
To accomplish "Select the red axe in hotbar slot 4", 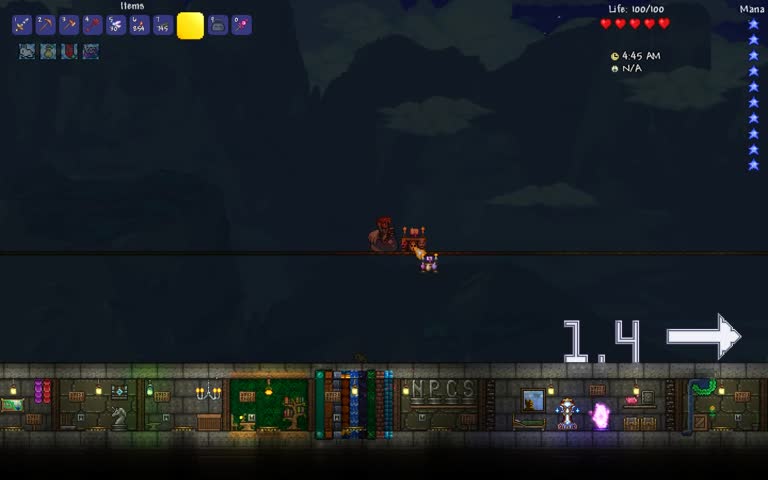I will point(93,25).
